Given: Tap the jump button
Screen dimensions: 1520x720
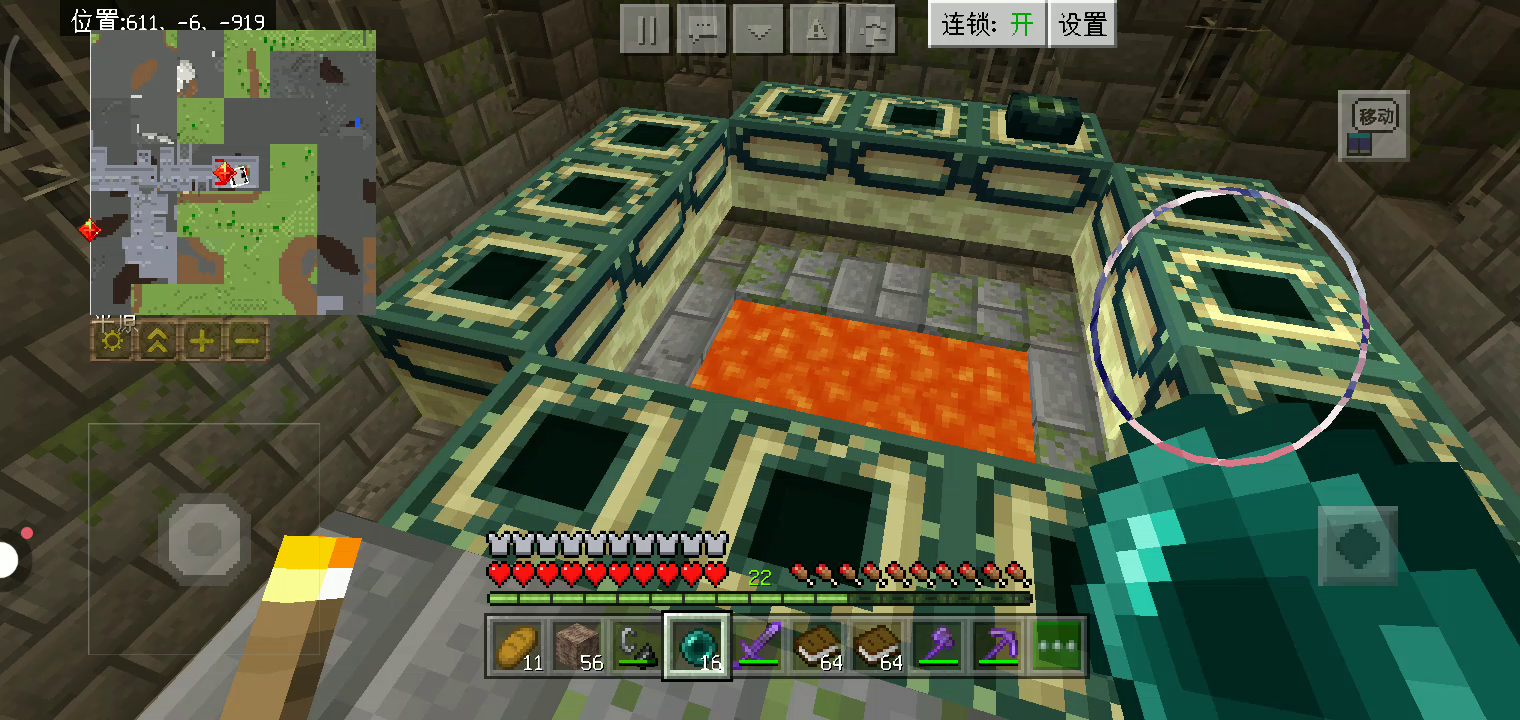Looking at the screenshot, I should point(1357,545).
